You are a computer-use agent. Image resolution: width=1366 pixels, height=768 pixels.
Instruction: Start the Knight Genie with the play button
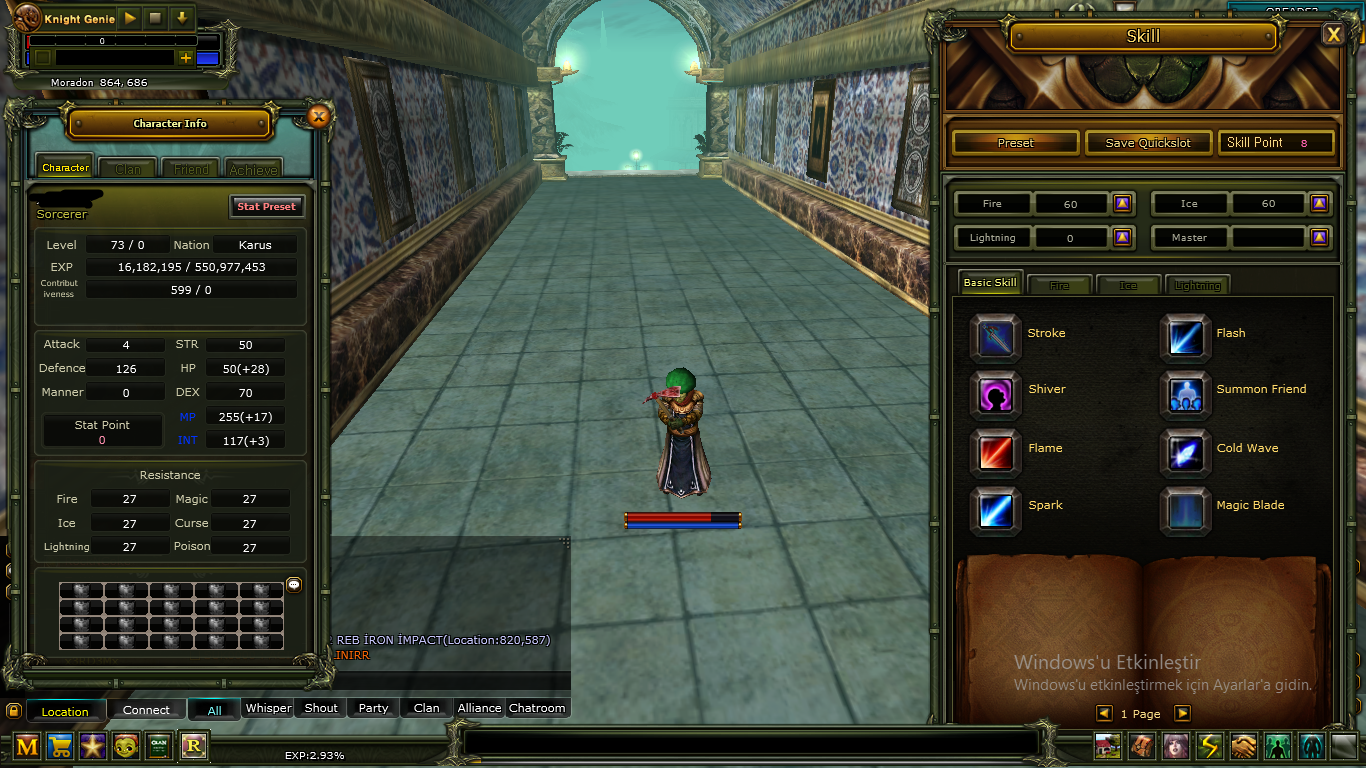(x=130, y=18)
